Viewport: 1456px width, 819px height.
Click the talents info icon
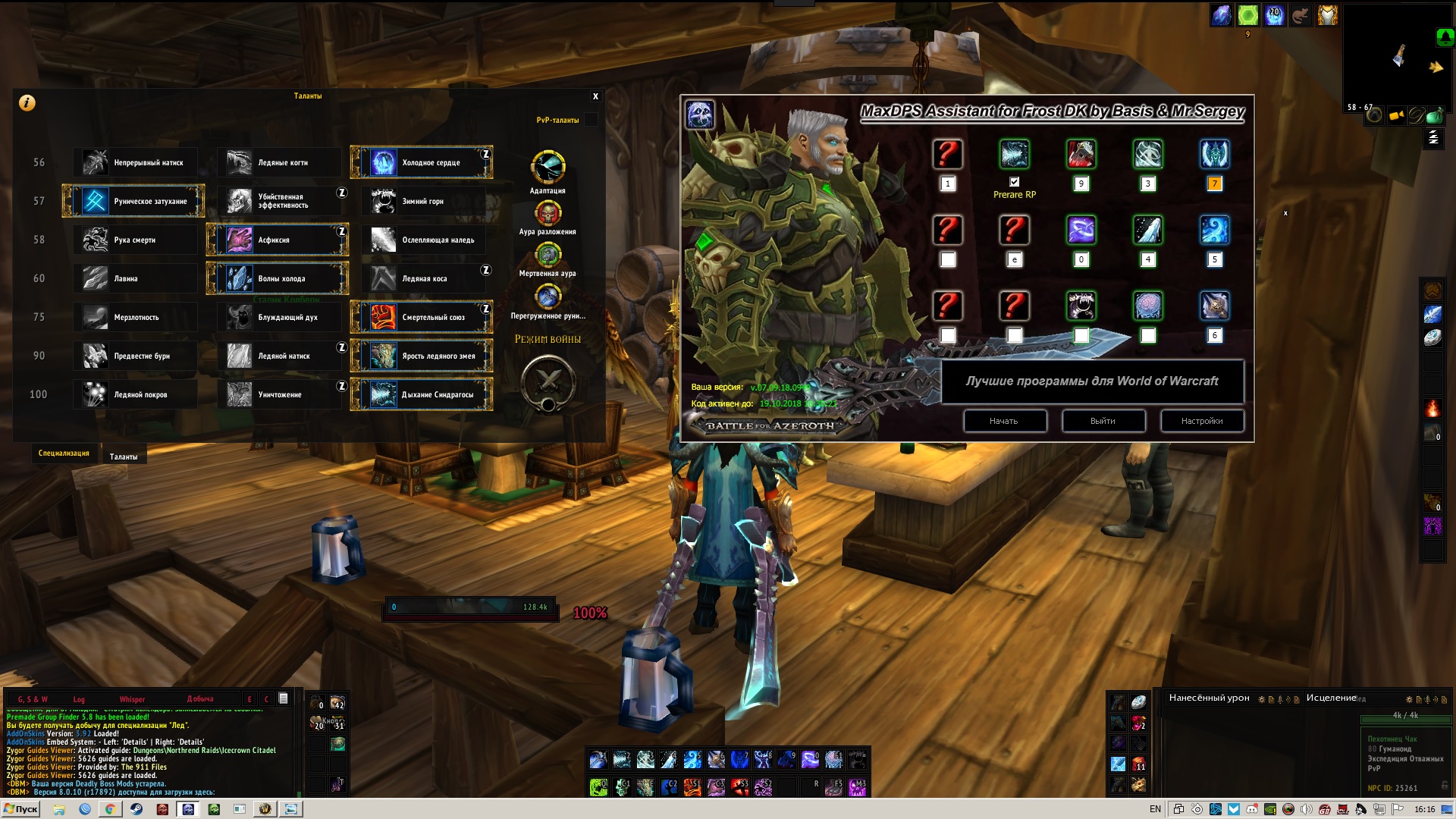coord(27,103)
